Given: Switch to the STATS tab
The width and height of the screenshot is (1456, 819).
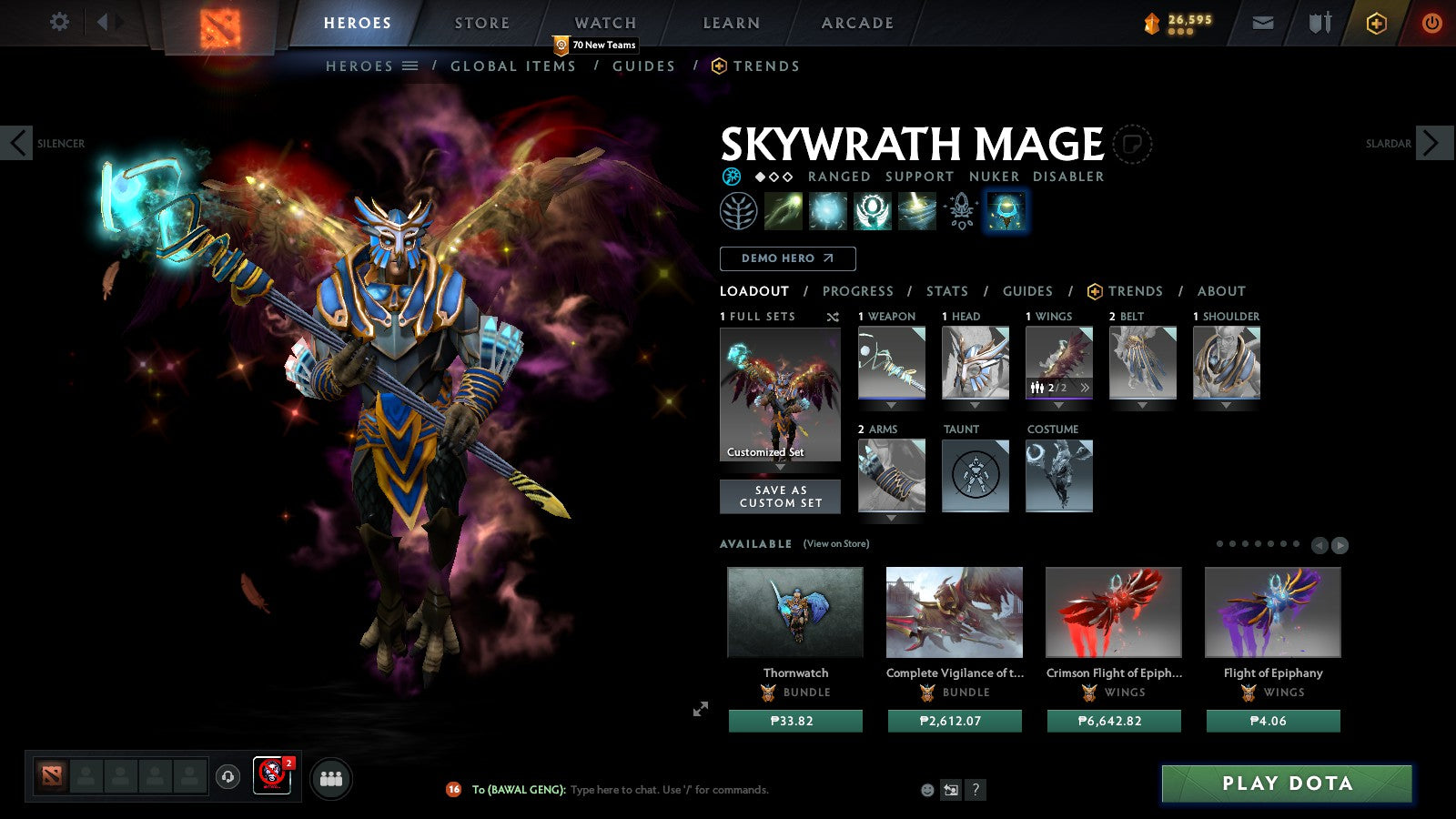Looking at the screenshot, I should click(x=946, y=291).
